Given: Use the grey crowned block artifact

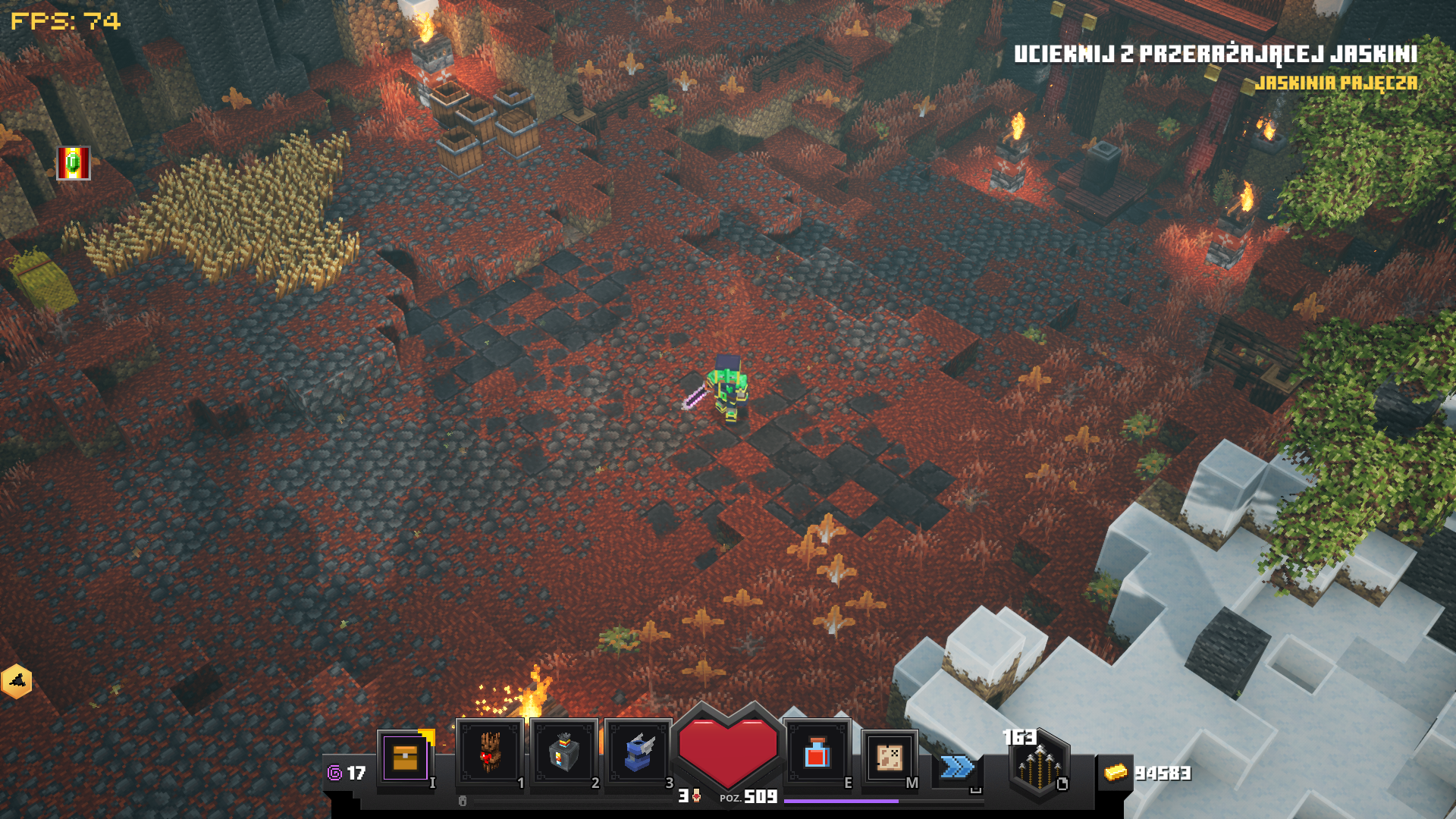Looking at the screenshot, I should [563, 752].
